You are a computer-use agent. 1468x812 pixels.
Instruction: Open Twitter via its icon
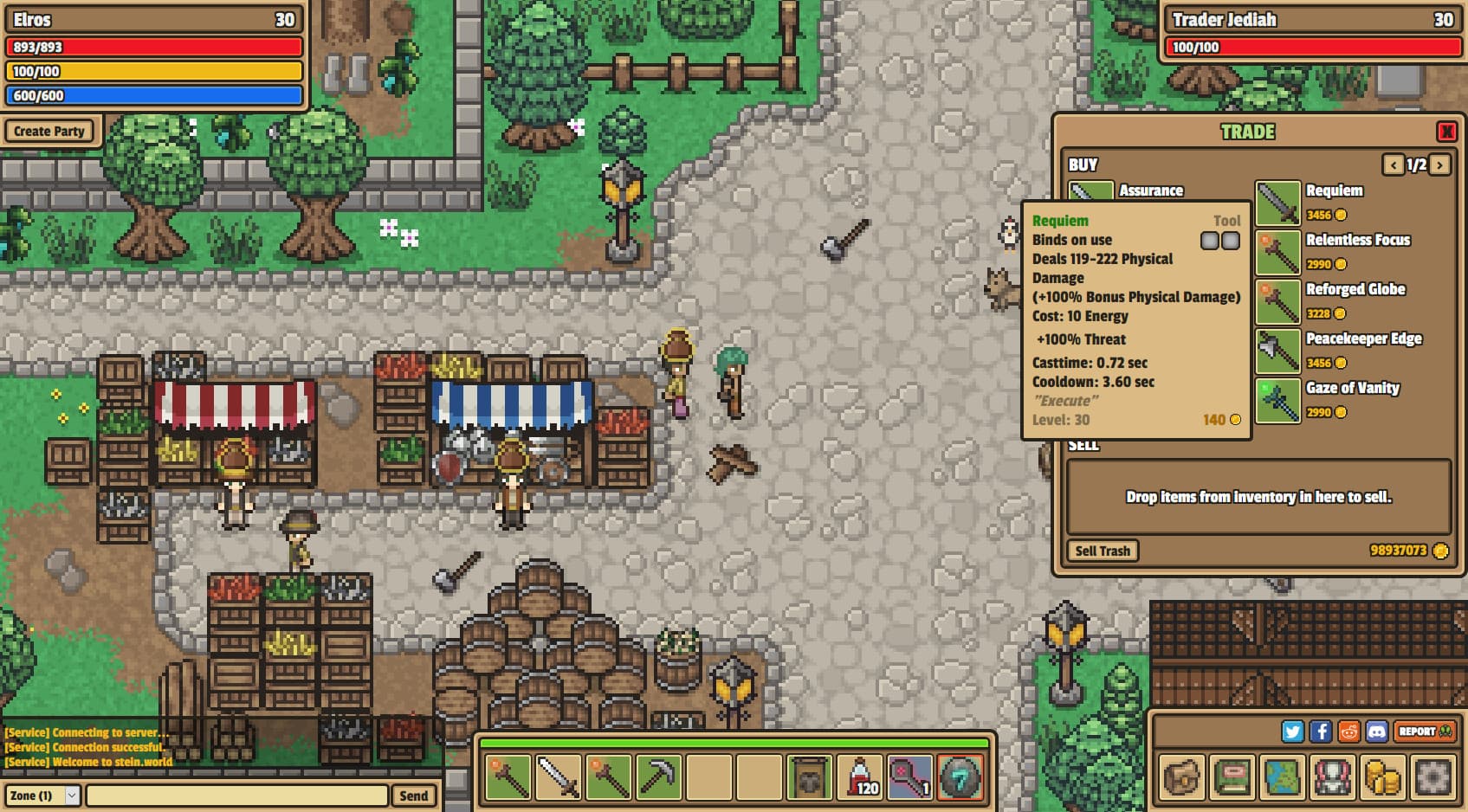[1293, 731]
